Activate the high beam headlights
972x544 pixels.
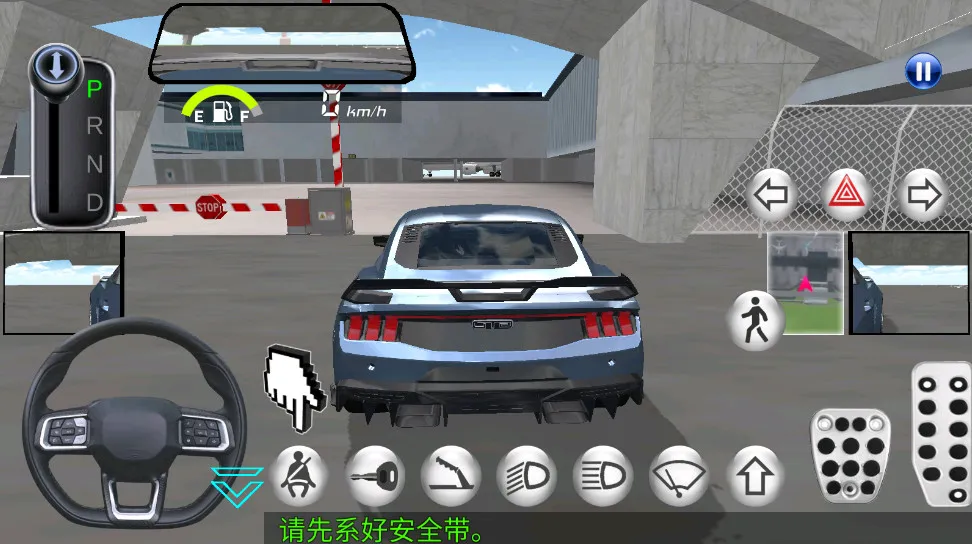coord(602,473)
